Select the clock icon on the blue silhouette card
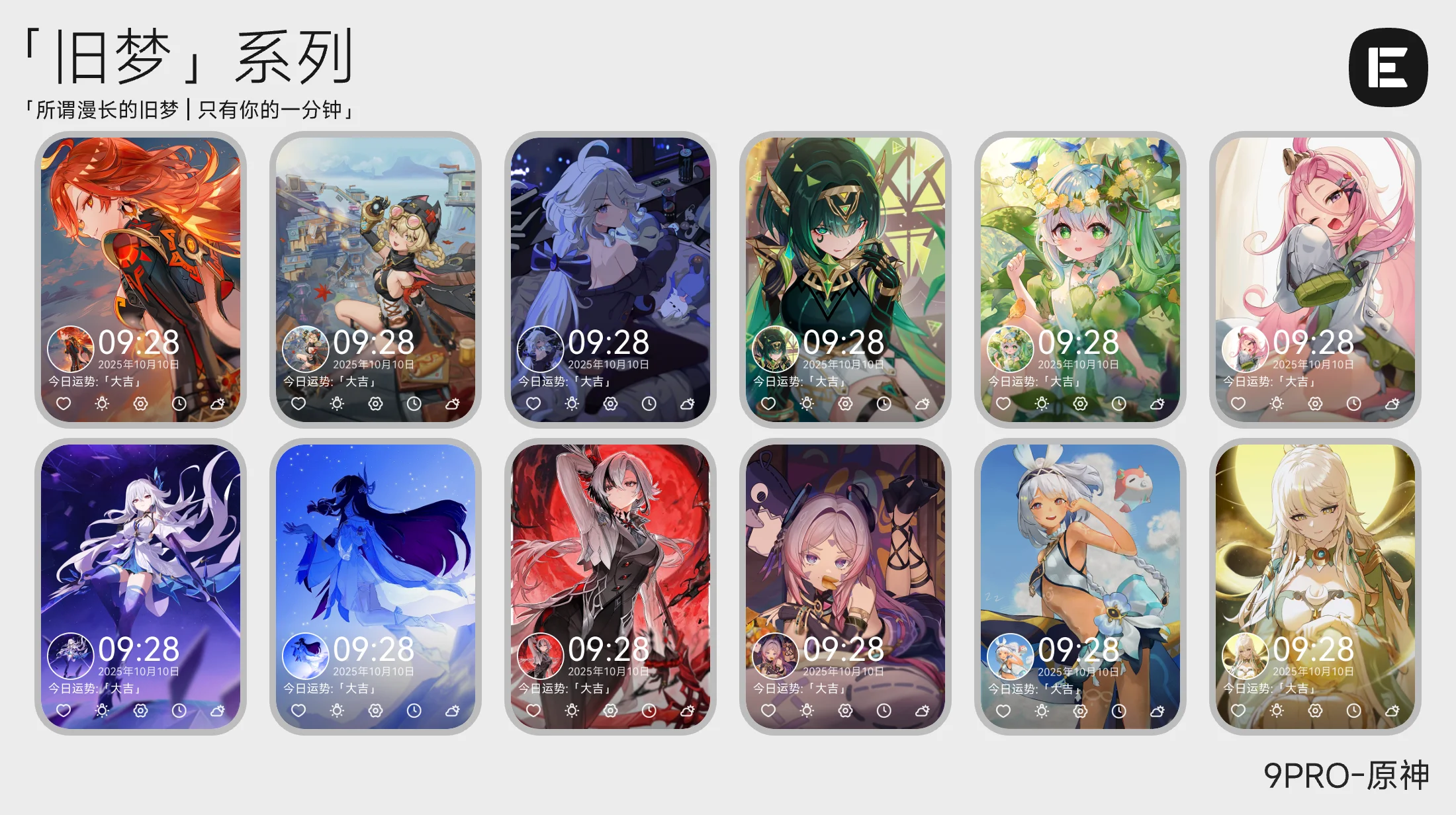1456x815 pixels. point(414,710)
